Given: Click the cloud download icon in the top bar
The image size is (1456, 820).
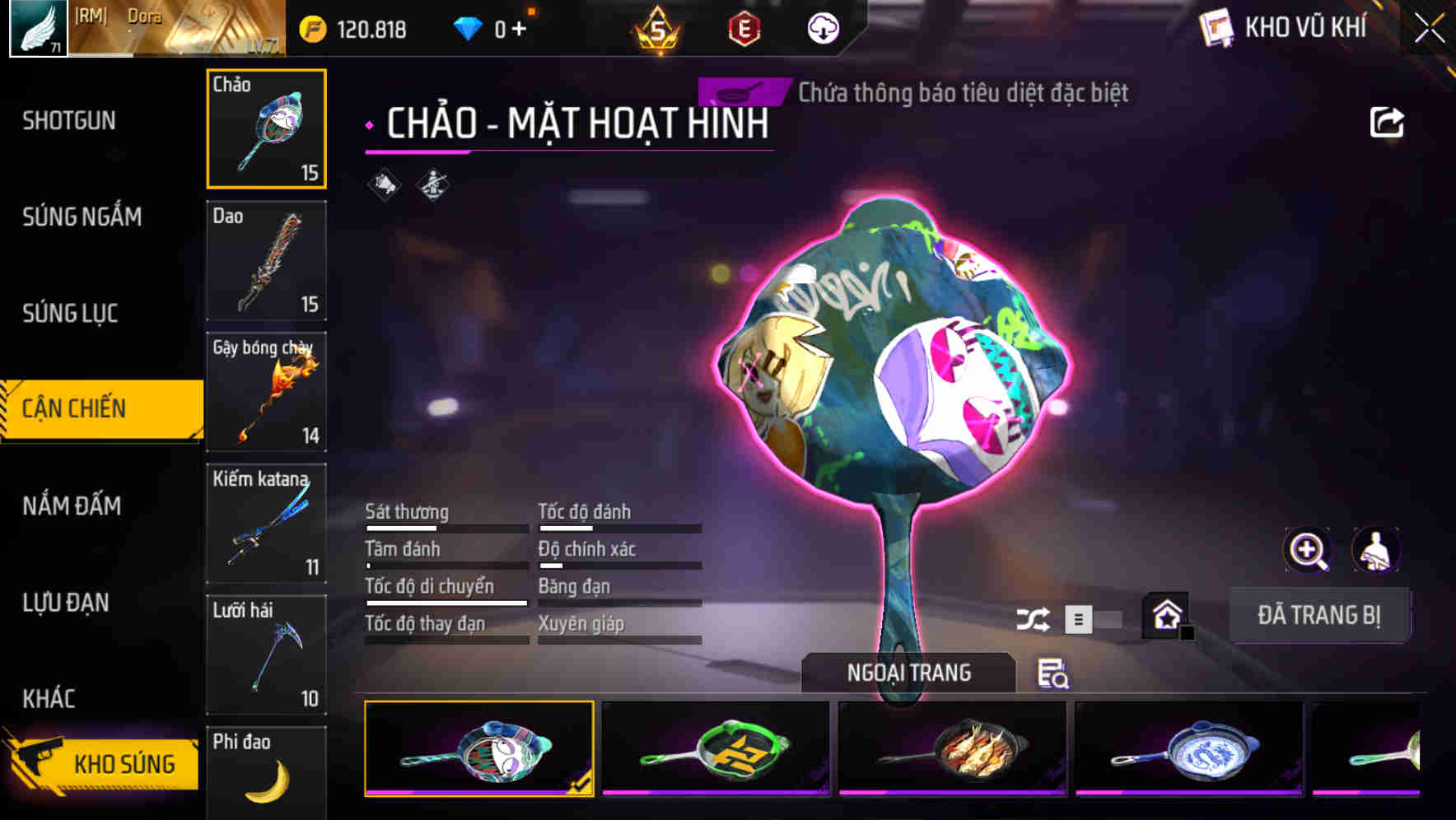Looking at the screenshot, I should [x=821, y=29].
